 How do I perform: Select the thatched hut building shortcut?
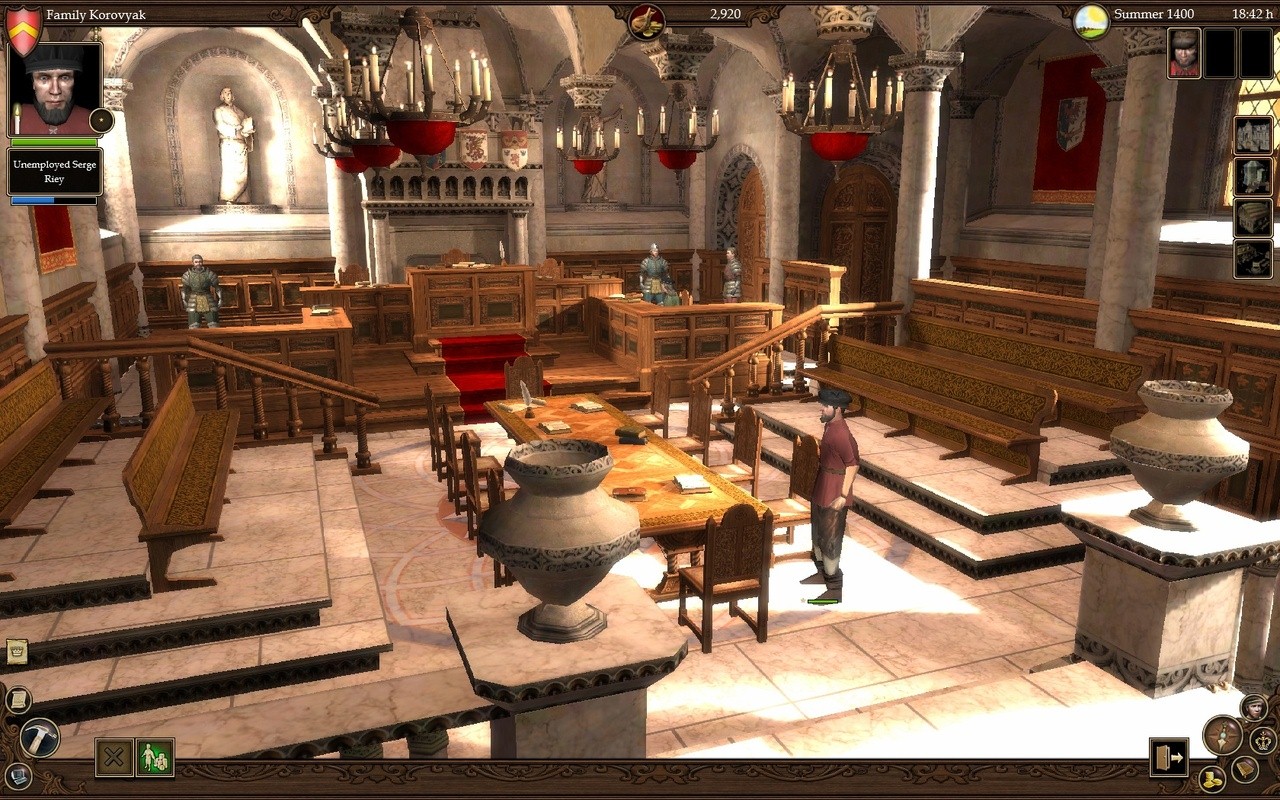pos(1252,217)
